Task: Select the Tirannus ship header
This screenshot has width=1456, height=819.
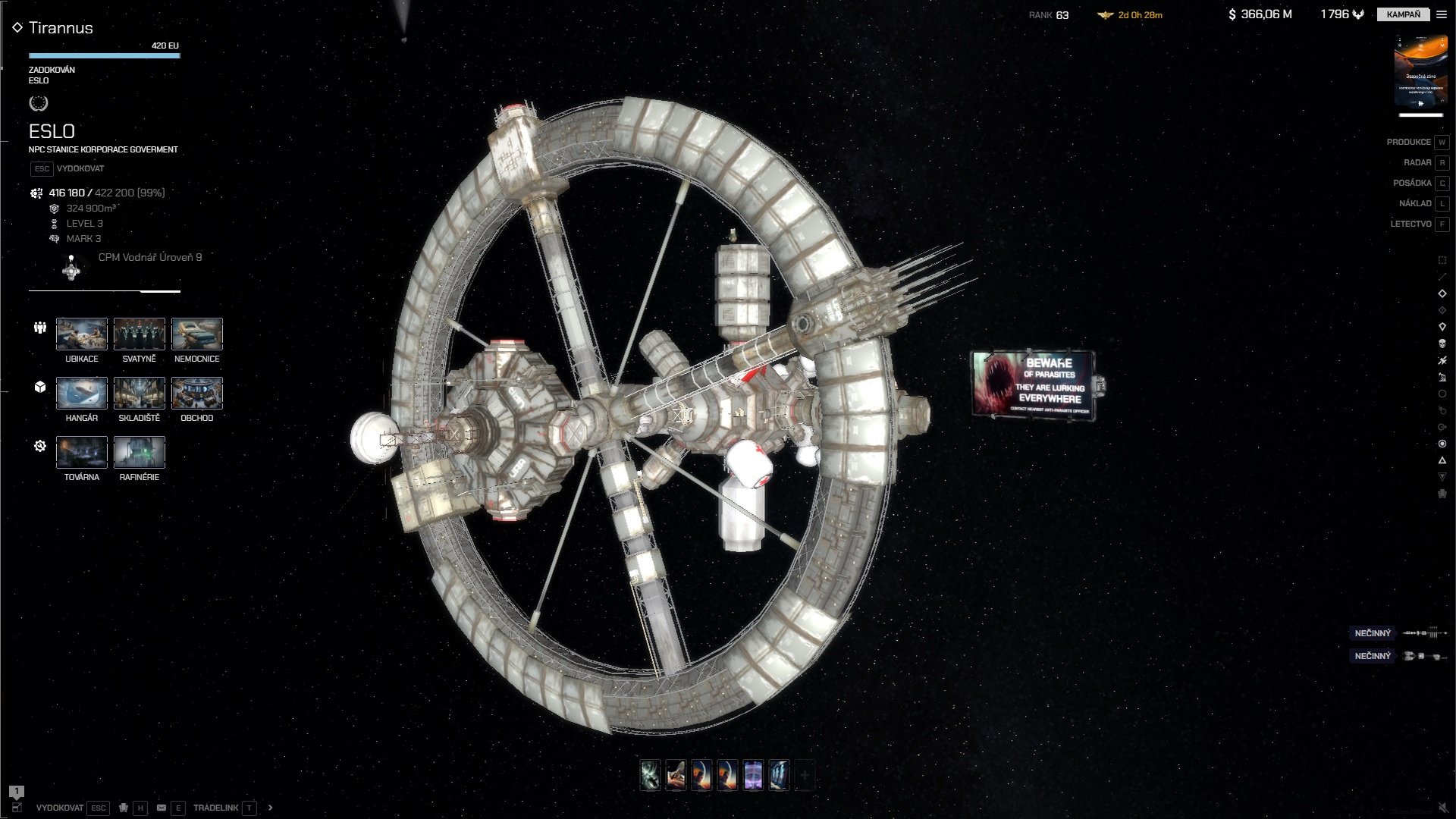Action: click(x=61, y=28)
